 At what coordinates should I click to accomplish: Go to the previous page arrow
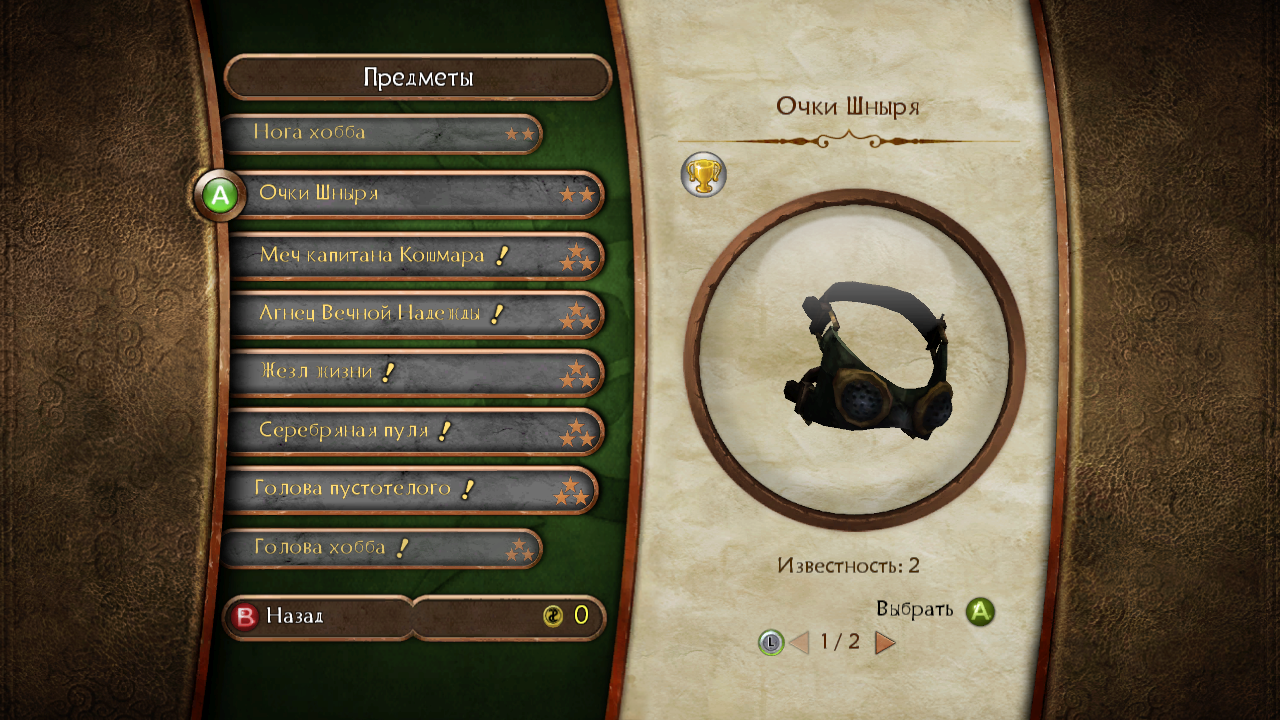click(798, 642)
